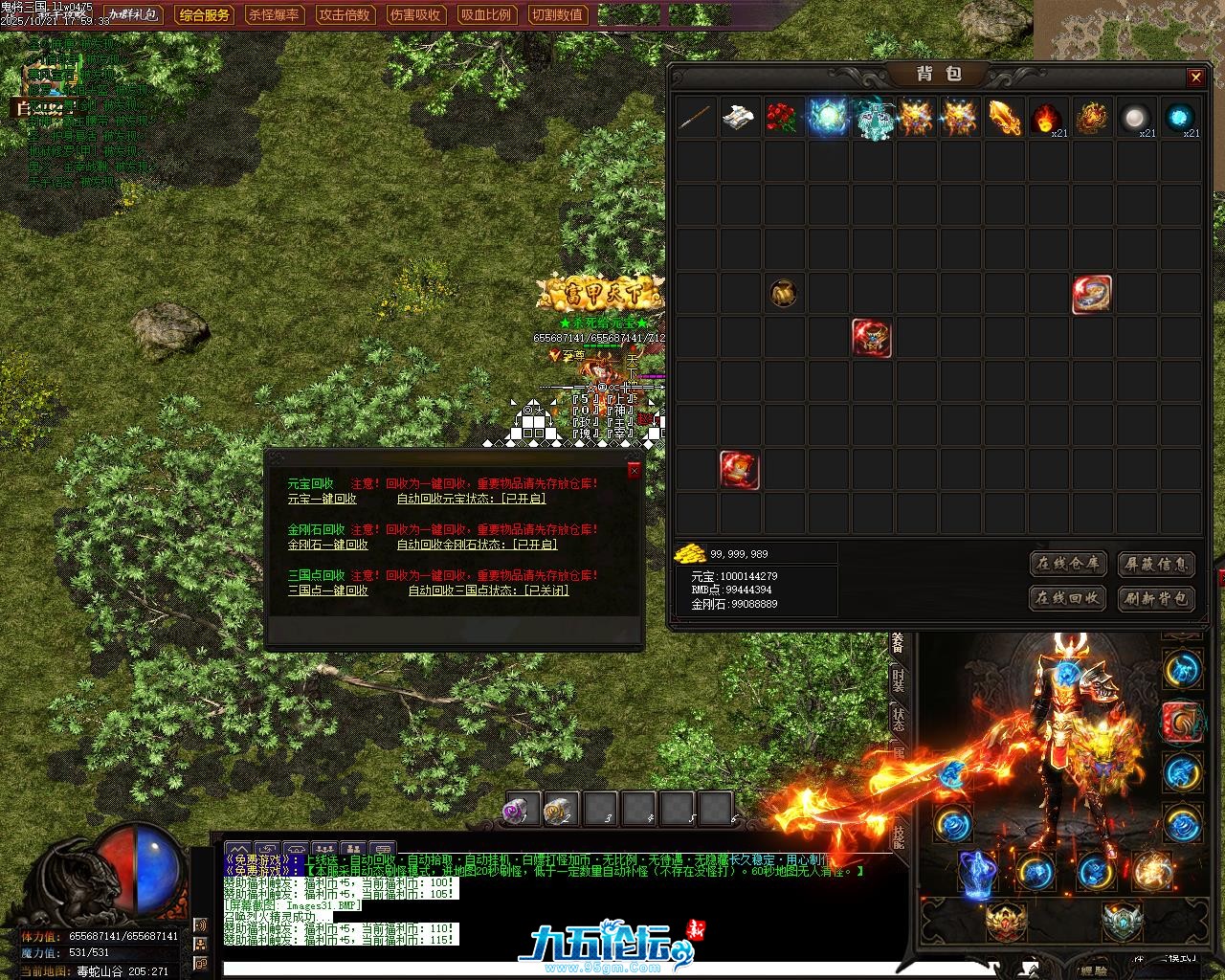This screenshot has height=980, width=1225.
Task: Open 在线回收 online recycling
Action: 1068,598
